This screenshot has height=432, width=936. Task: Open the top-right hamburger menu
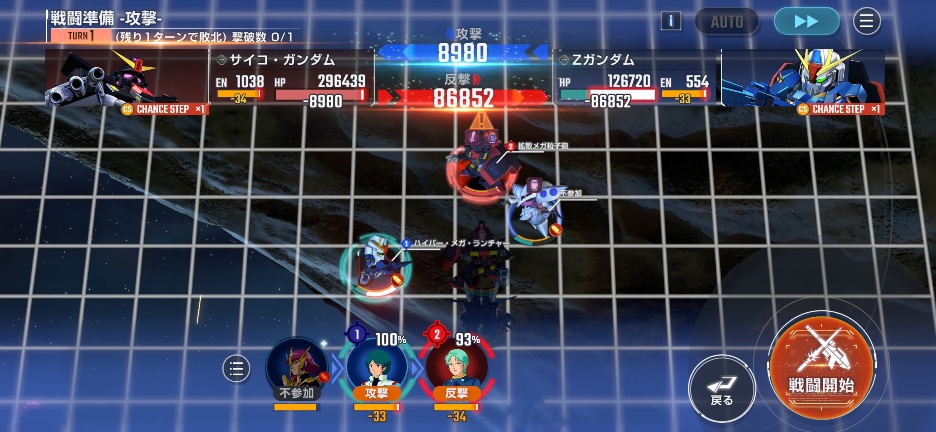click(x=866, y=21)
